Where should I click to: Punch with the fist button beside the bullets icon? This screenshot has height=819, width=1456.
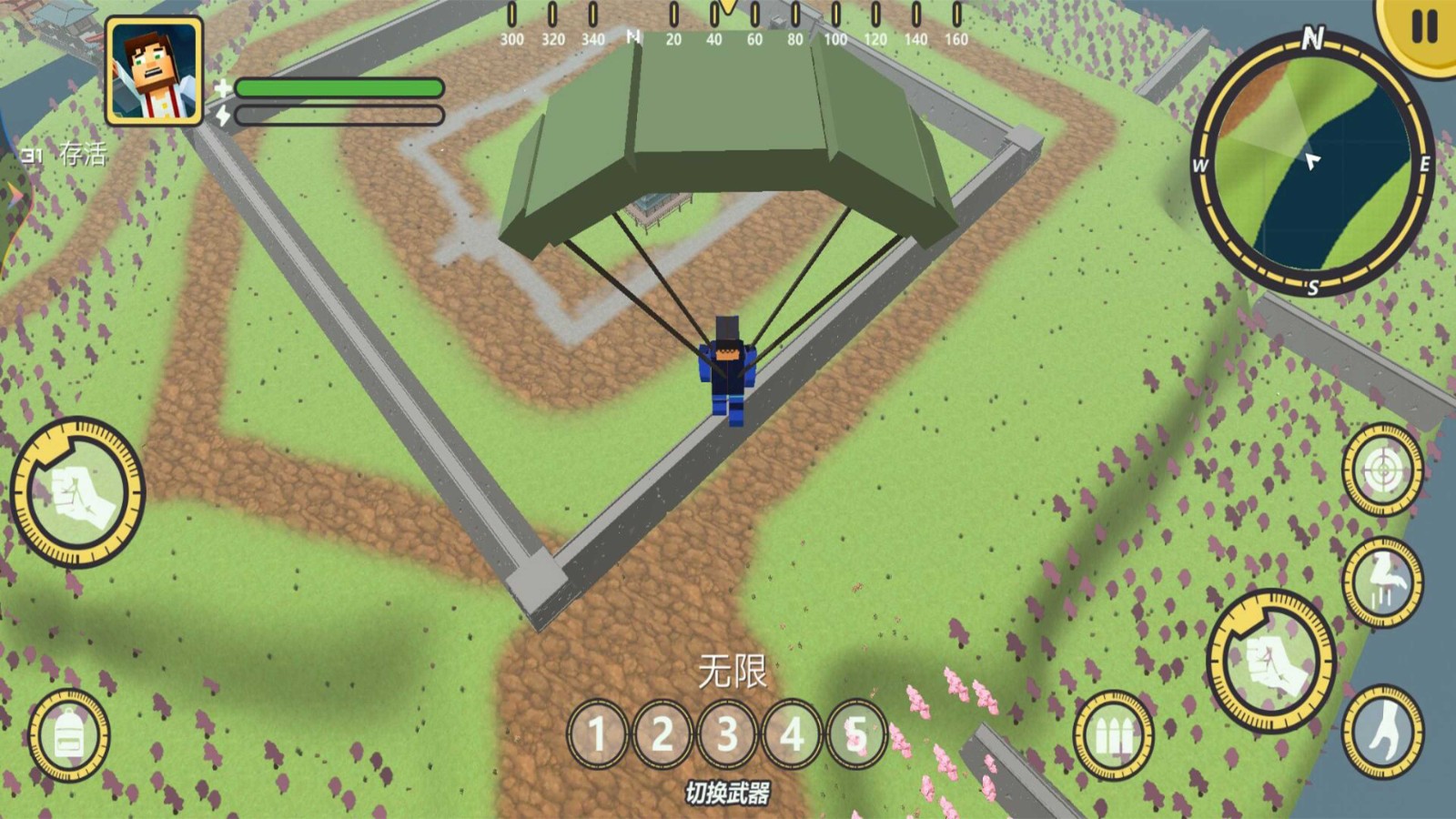pyautogui.click(x=1271, y=662)
